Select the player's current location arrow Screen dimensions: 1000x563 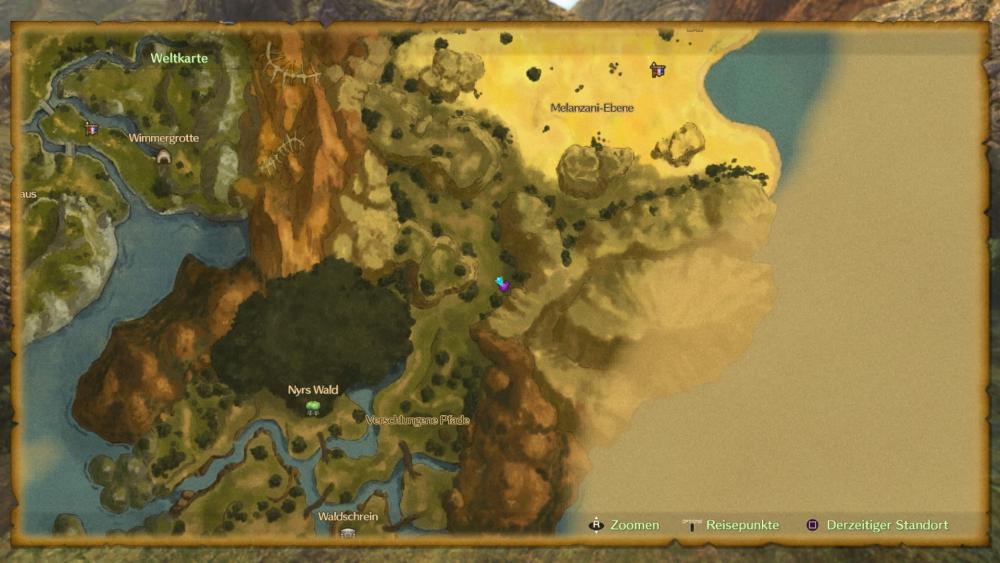[x=502, y=284]
